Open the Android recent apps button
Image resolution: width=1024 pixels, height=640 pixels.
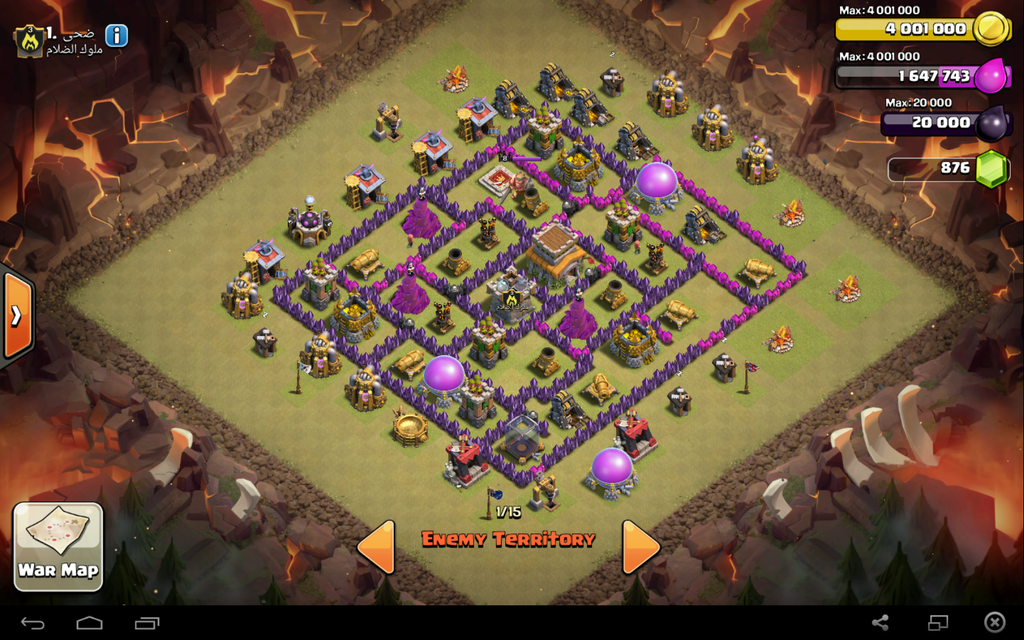coord(147,623)
